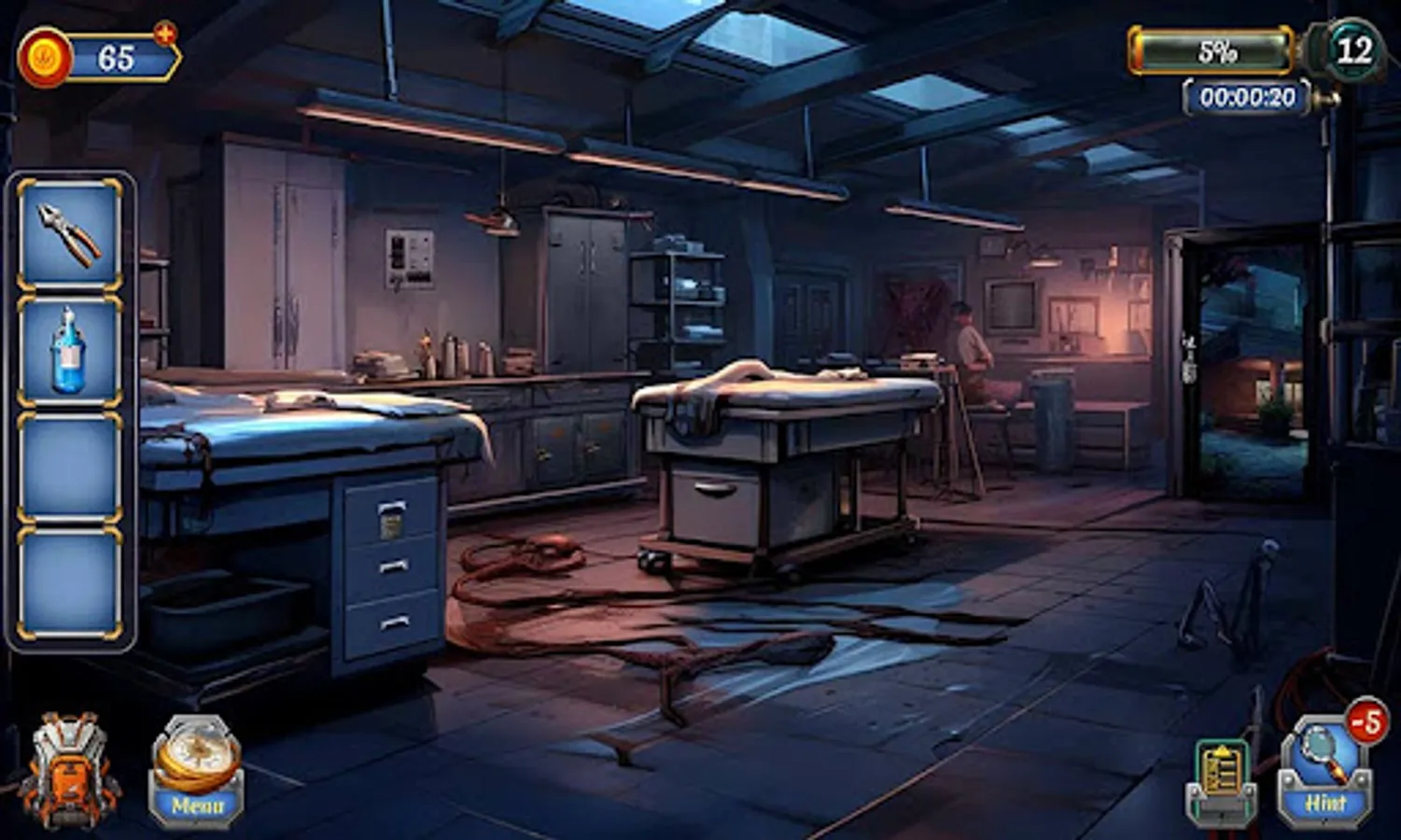The width and height of the screenshot is (1401, 840).
Task: Select the blue spray bottle inventory item
Action: [68, 353]
